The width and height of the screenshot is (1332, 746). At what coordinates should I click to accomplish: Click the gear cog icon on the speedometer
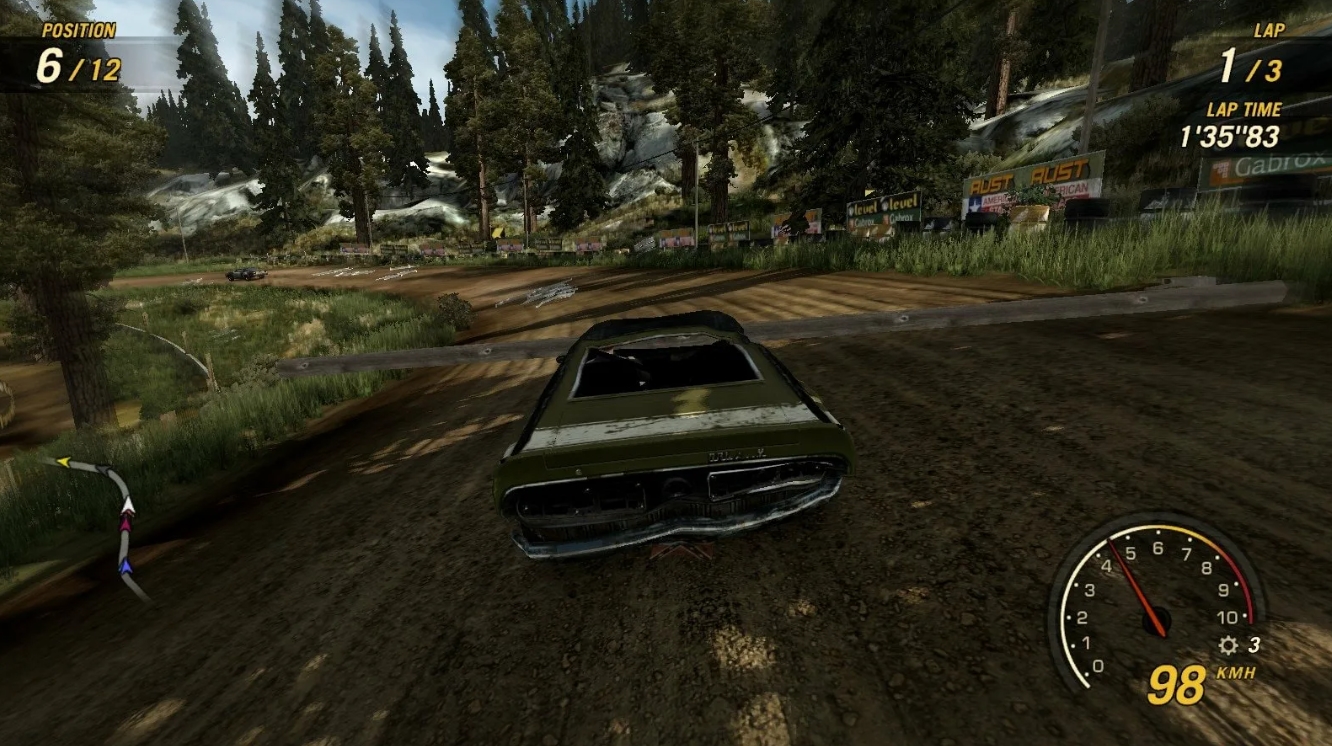1228,645
